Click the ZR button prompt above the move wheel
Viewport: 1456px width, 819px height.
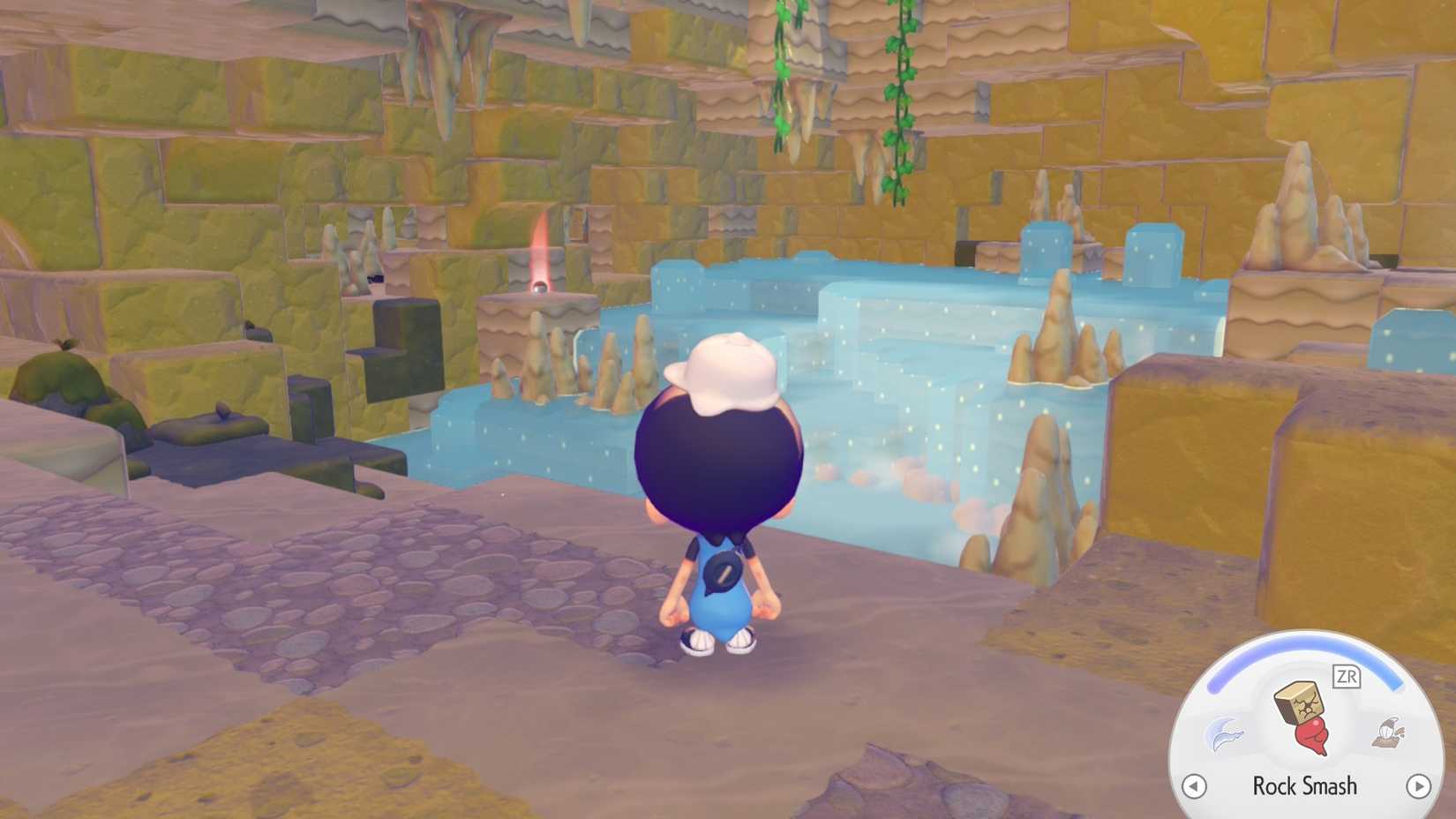[1346, 675]
